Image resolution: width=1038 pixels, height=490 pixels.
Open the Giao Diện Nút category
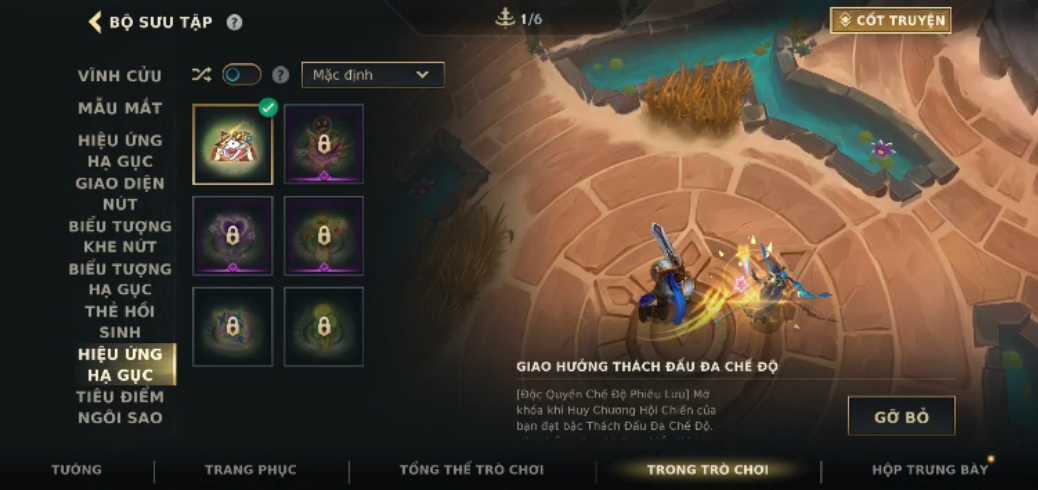[x=120, y=193]
